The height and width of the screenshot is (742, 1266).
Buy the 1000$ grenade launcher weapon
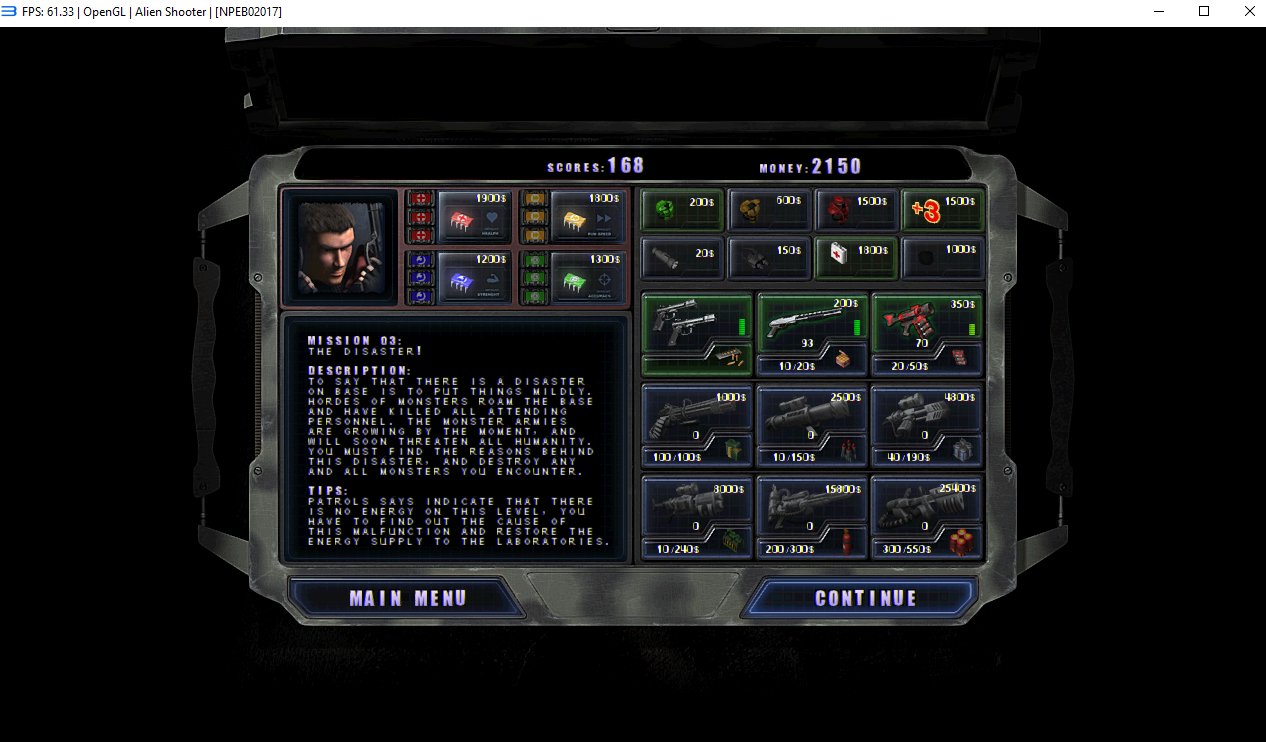click(696, 413)
